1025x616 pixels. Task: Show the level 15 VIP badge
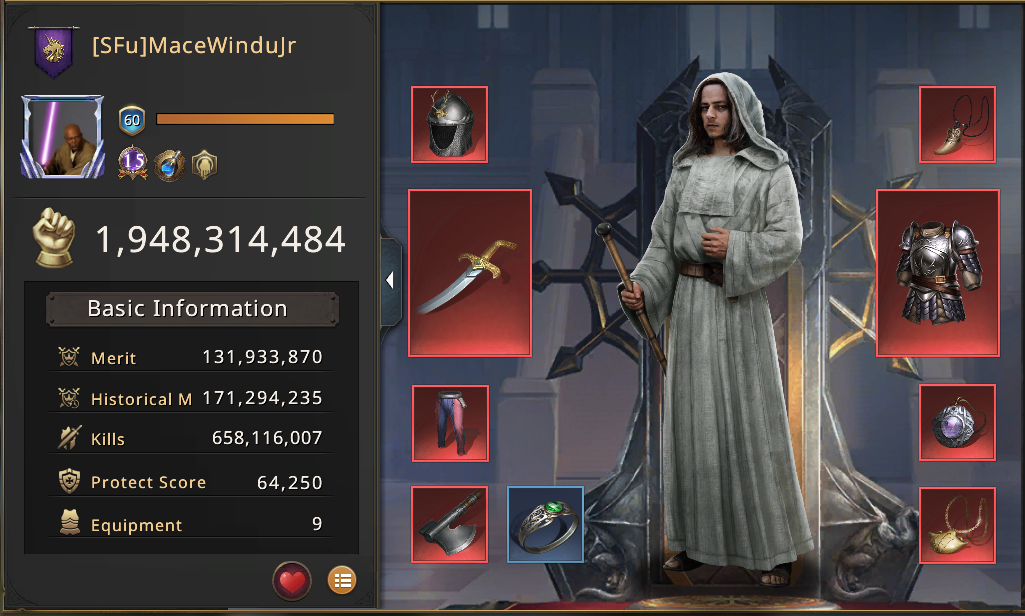tap(133, 163)
